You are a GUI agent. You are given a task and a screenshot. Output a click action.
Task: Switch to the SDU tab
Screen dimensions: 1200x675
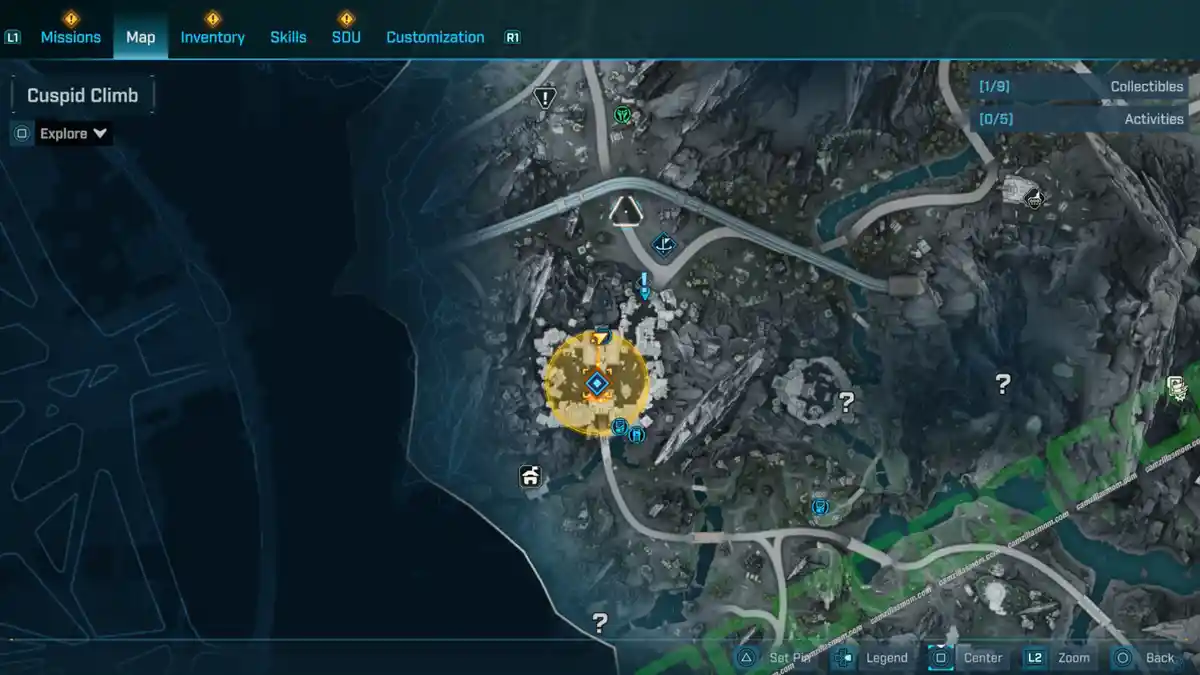(x=346, y=37)
